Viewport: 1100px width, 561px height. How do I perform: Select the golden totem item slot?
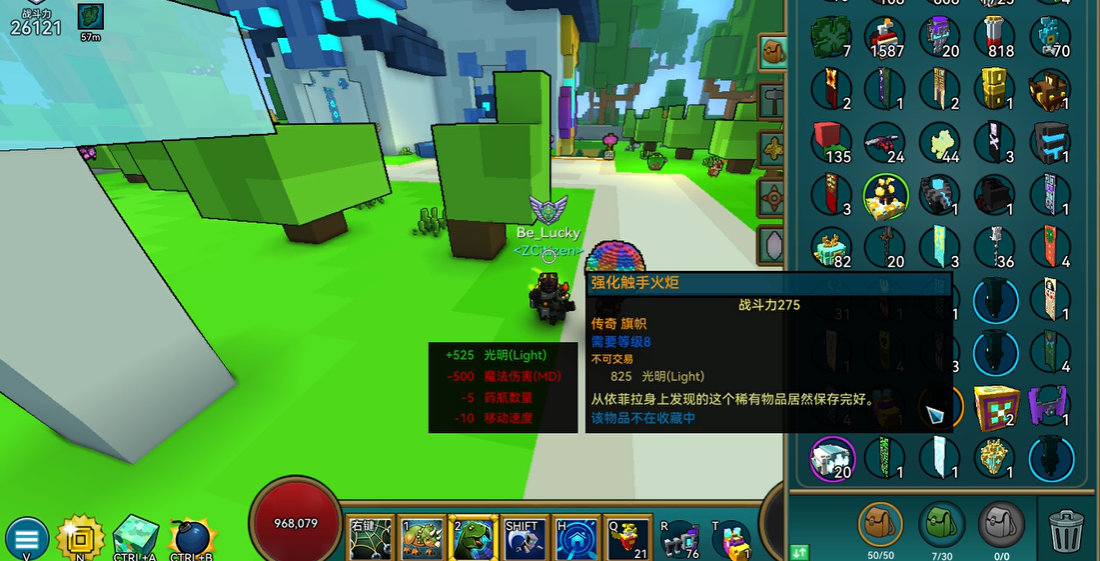[995, 90]
